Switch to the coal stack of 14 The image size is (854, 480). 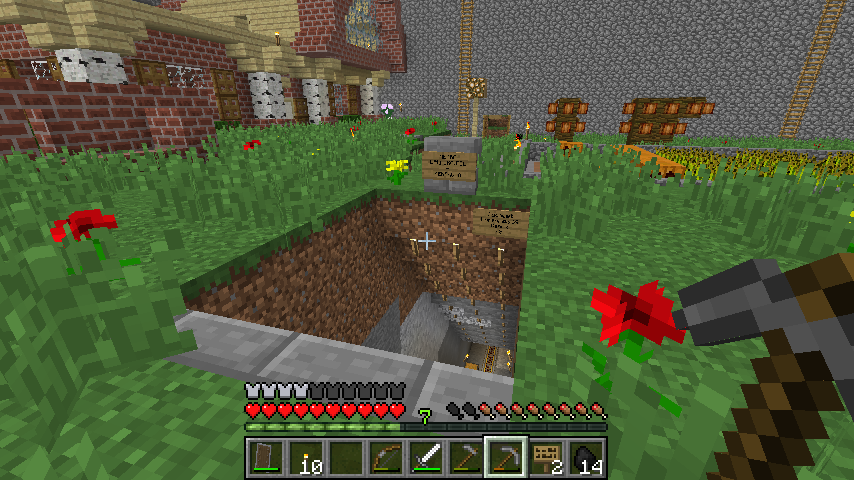click(585, 458)
